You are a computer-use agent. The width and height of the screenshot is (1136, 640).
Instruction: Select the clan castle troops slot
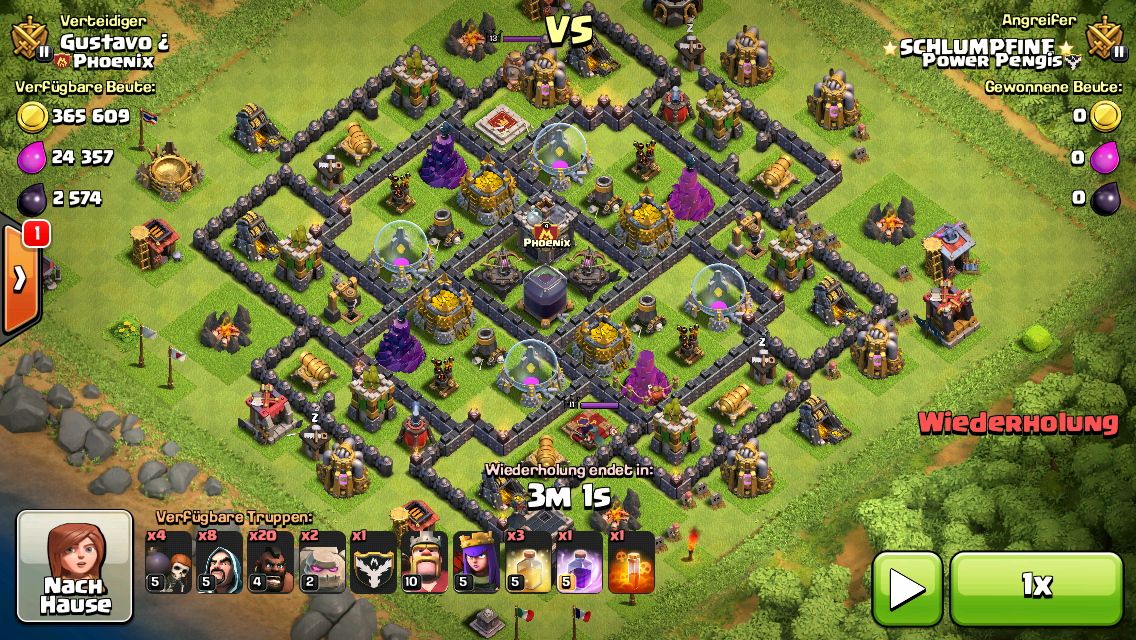[x=374, y=562]
